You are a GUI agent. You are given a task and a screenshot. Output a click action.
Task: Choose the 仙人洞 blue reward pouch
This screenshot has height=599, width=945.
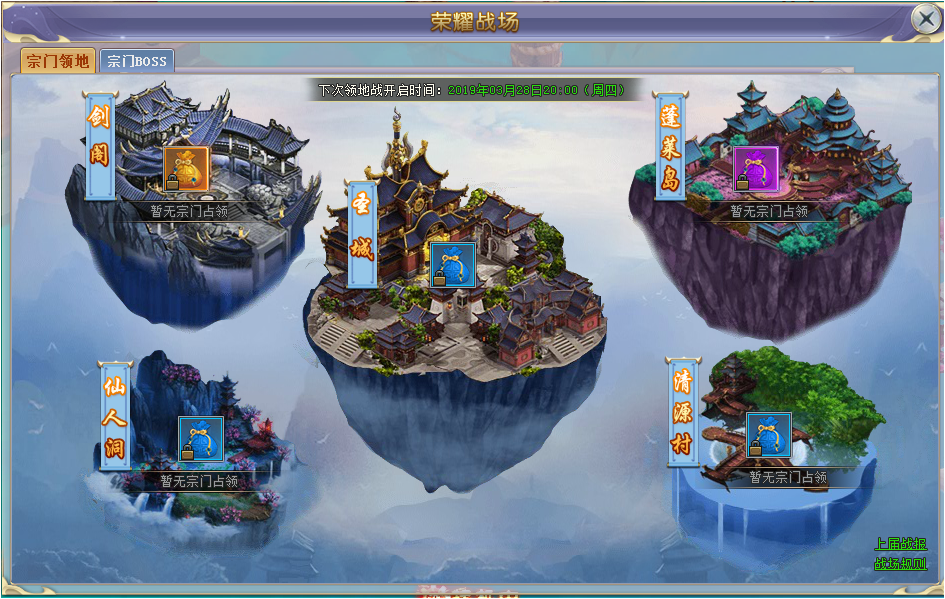pyautogui.click(x=200, y=439)
